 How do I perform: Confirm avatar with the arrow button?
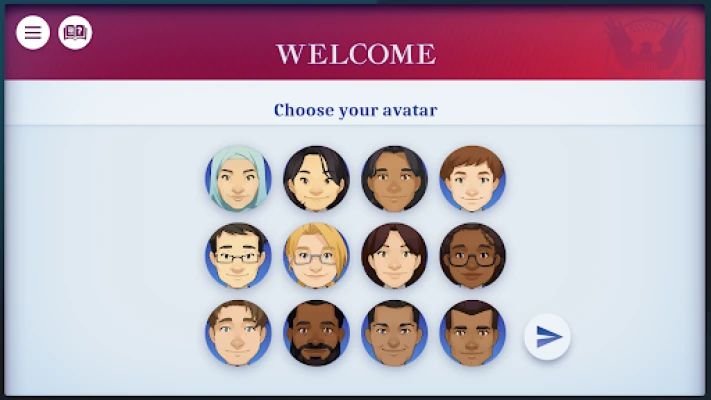[547, 337]
